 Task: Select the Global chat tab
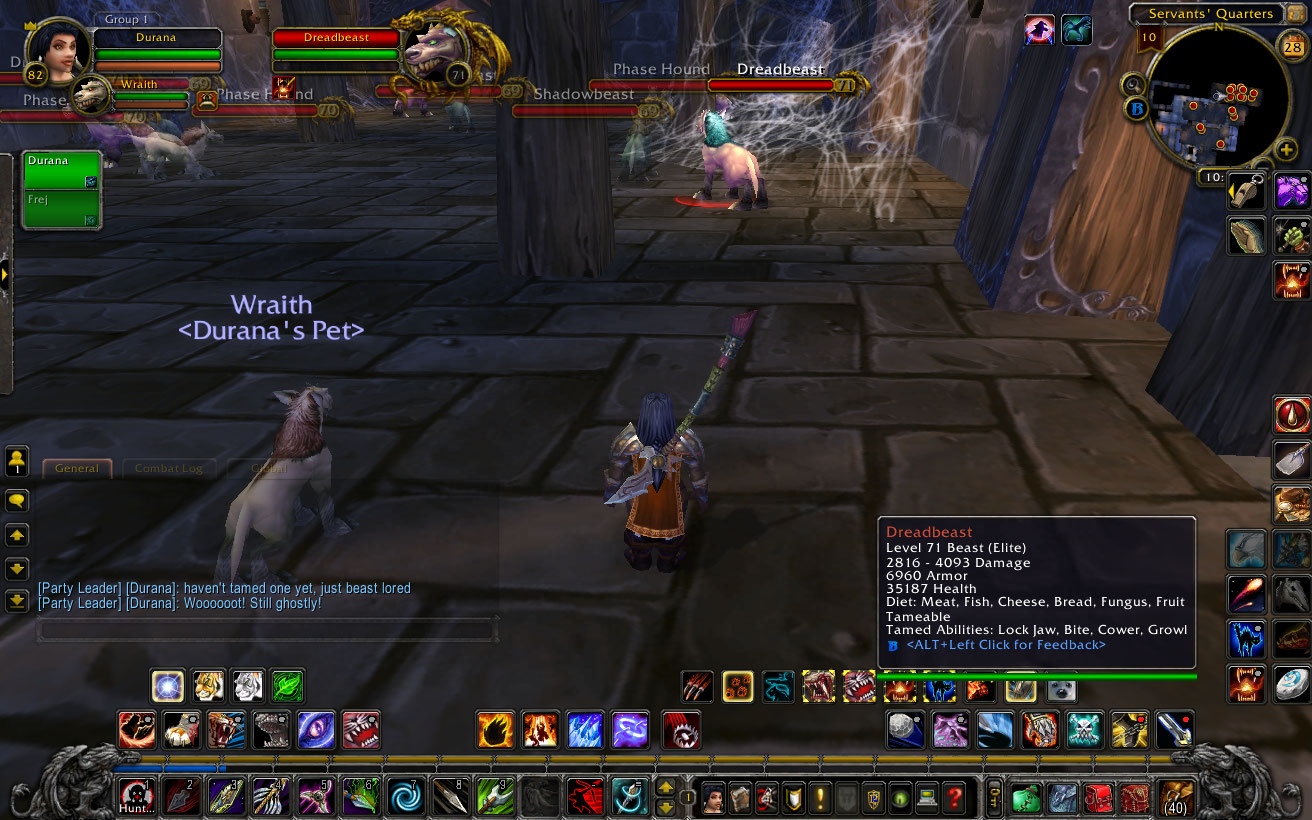coord(268,468)
